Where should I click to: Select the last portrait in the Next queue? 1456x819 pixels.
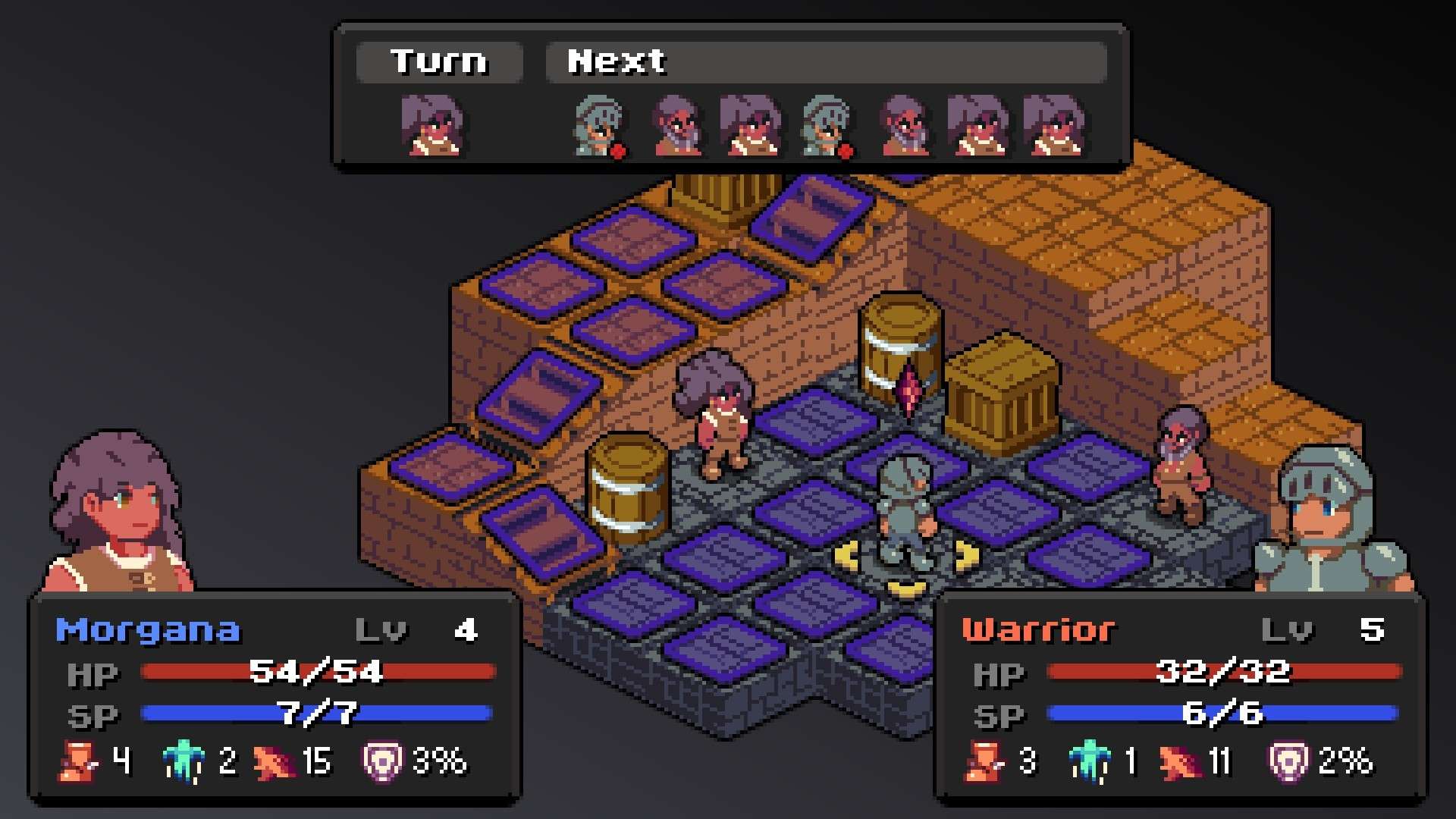click(1053, 125)
